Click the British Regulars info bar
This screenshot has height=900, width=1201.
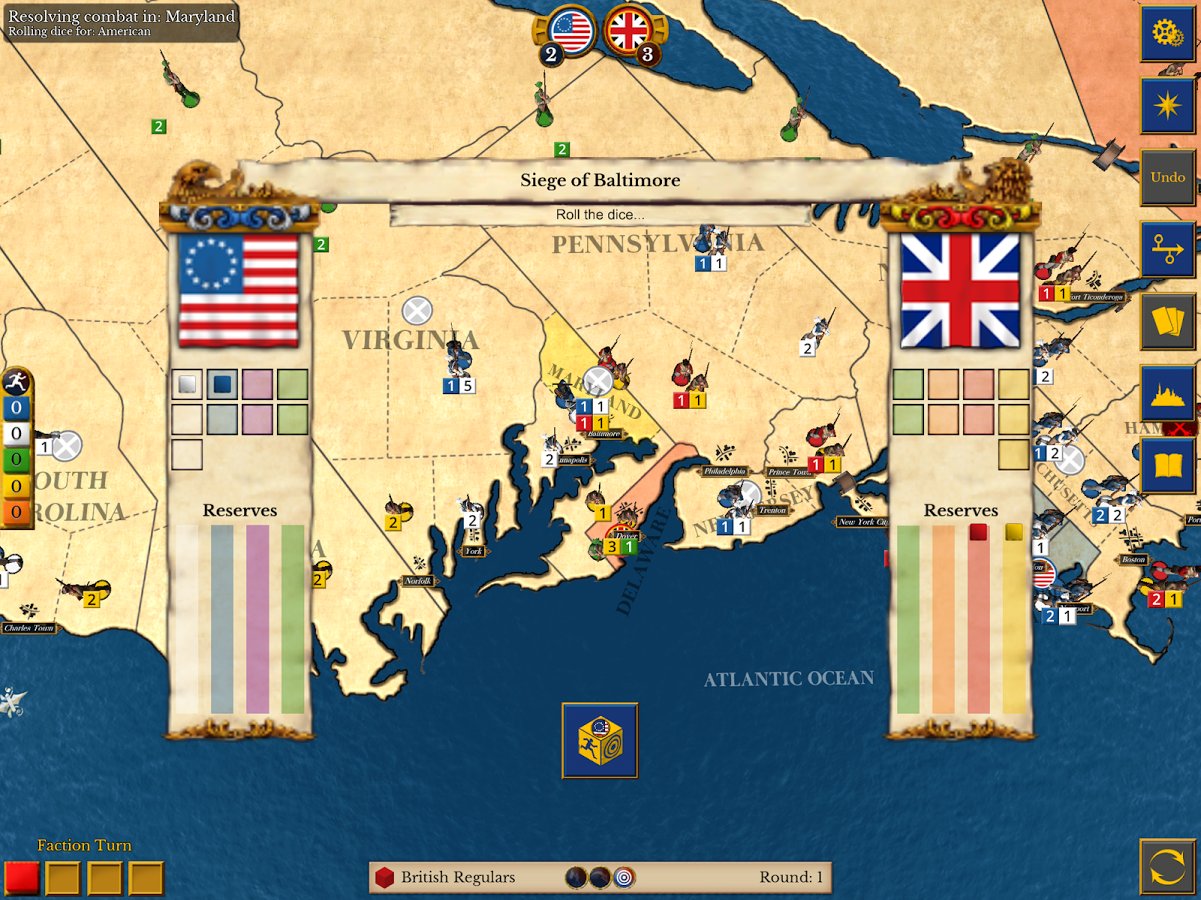[600, 877]
